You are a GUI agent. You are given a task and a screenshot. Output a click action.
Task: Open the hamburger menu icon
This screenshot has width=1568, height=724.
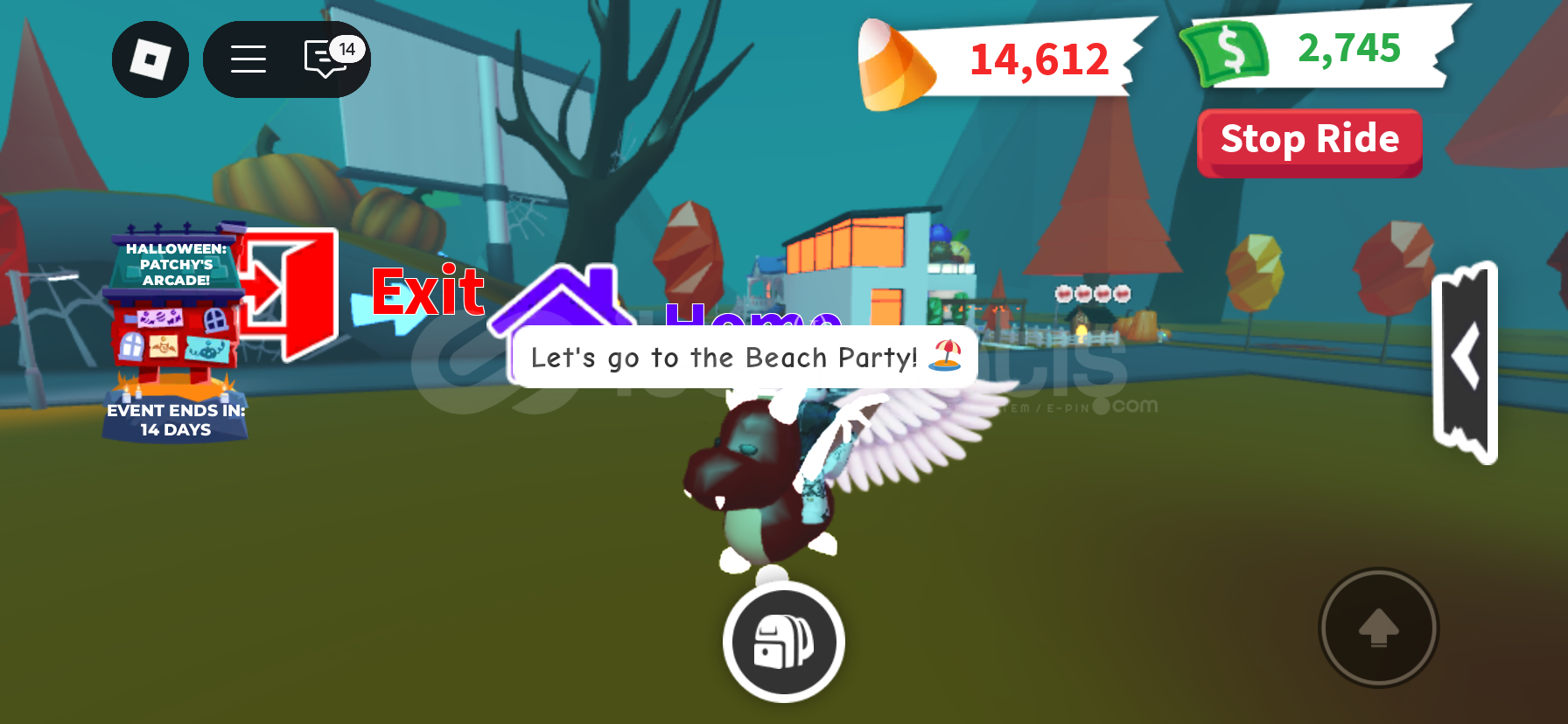[x=248, y=59]
